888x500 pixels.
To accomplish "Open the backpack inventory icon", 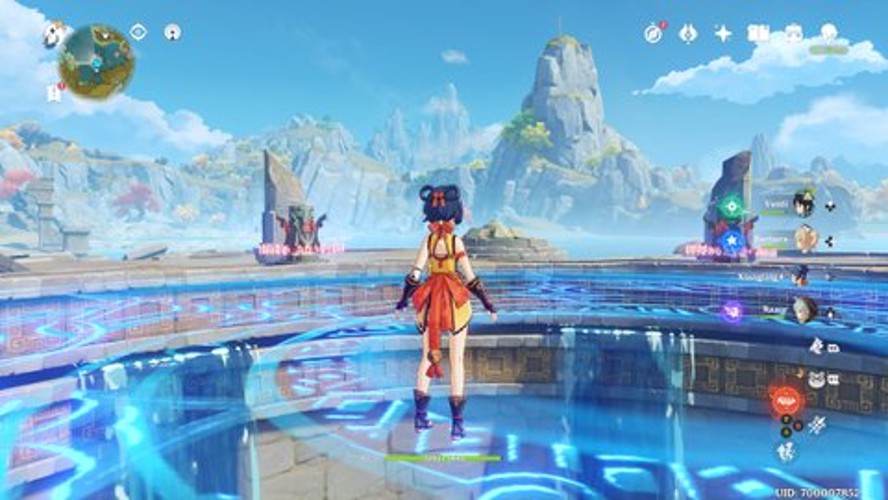I will [794, 33].
